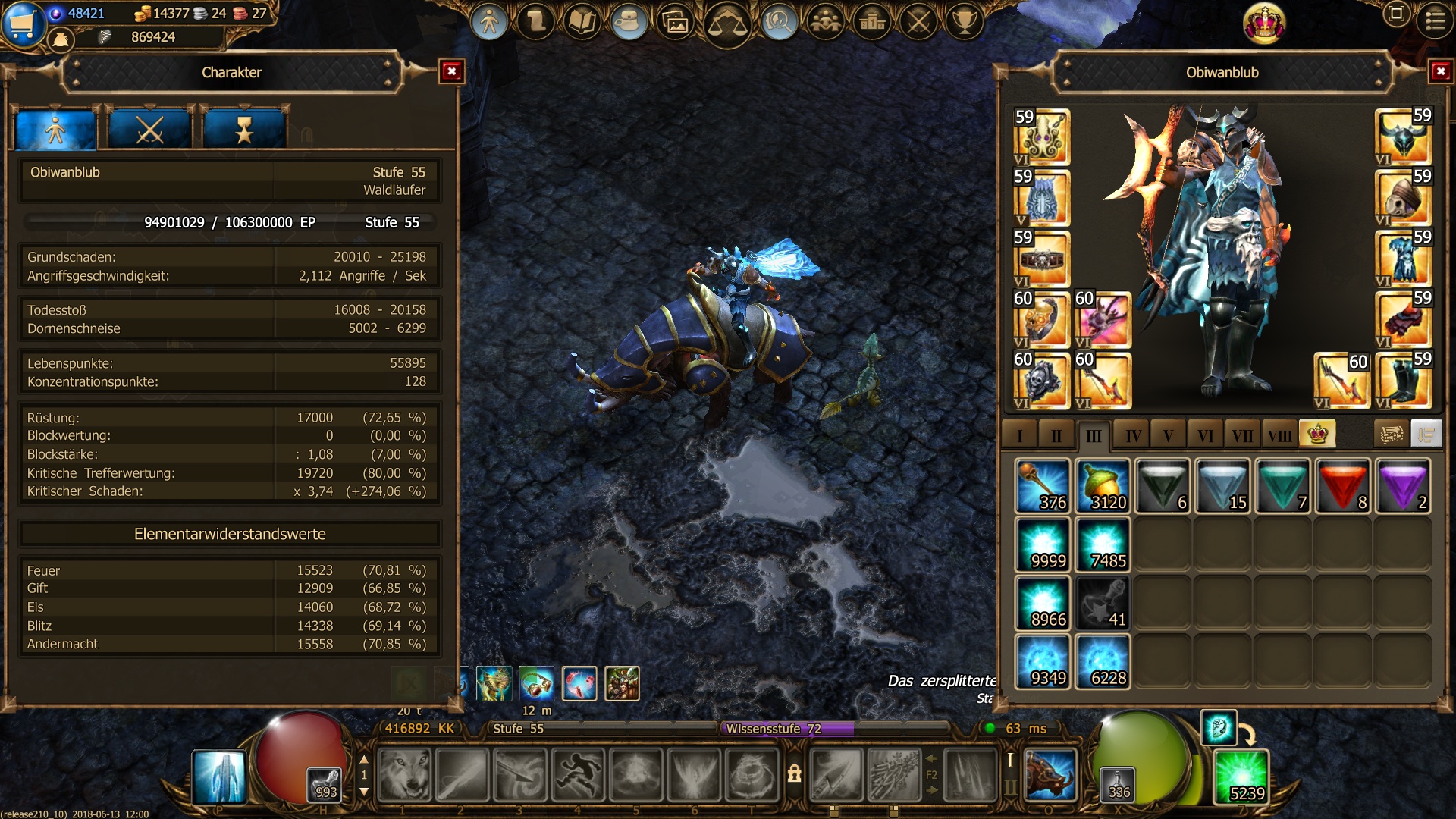Close the Obiwanblub inventory window
Screen dimensions: 1456x819
[1440, 71]
